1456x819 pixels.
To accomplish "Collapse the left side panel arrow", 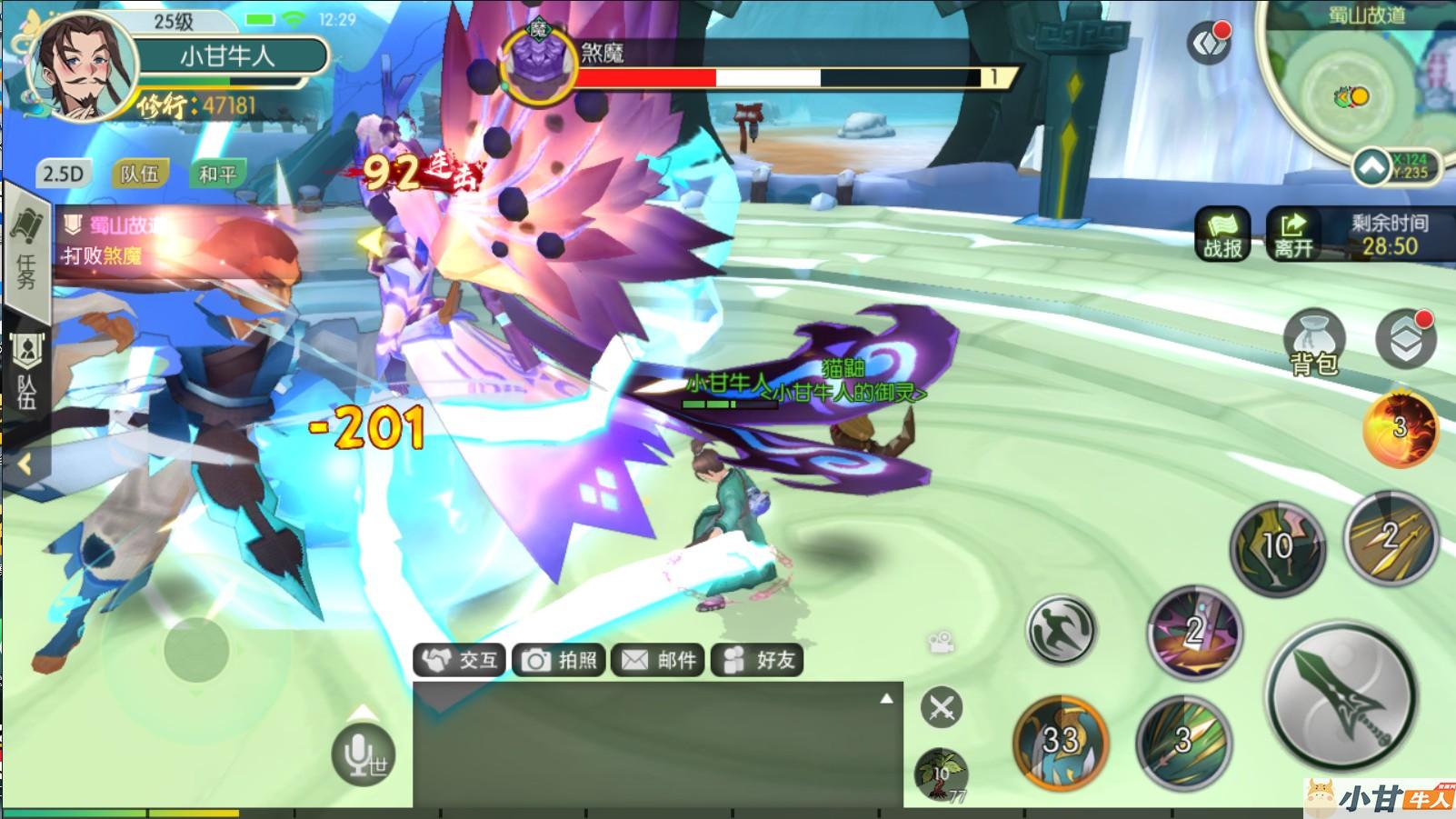I will (x=25, y=465).
